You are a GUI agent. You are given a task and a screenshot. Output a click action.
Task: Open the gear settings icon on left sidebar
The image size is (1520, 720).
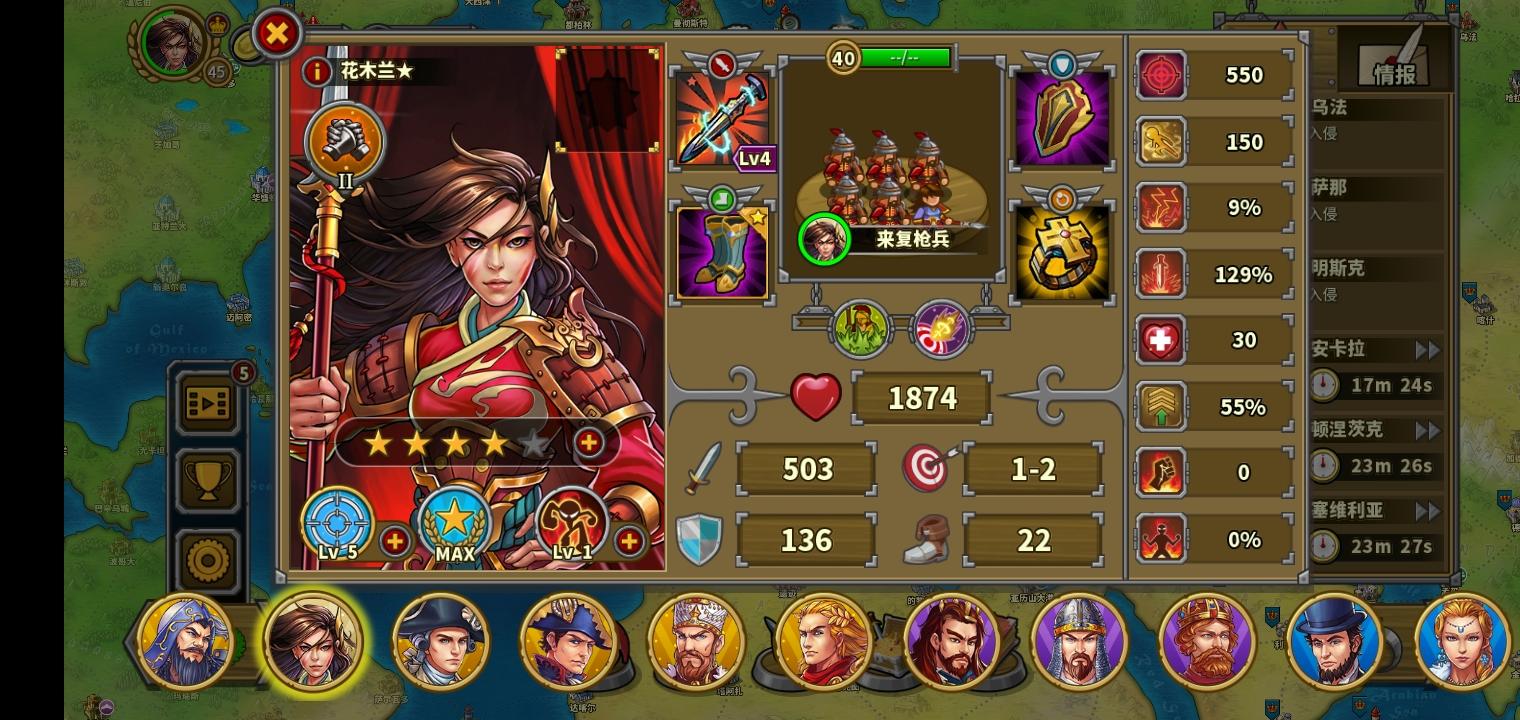point(207,556)
